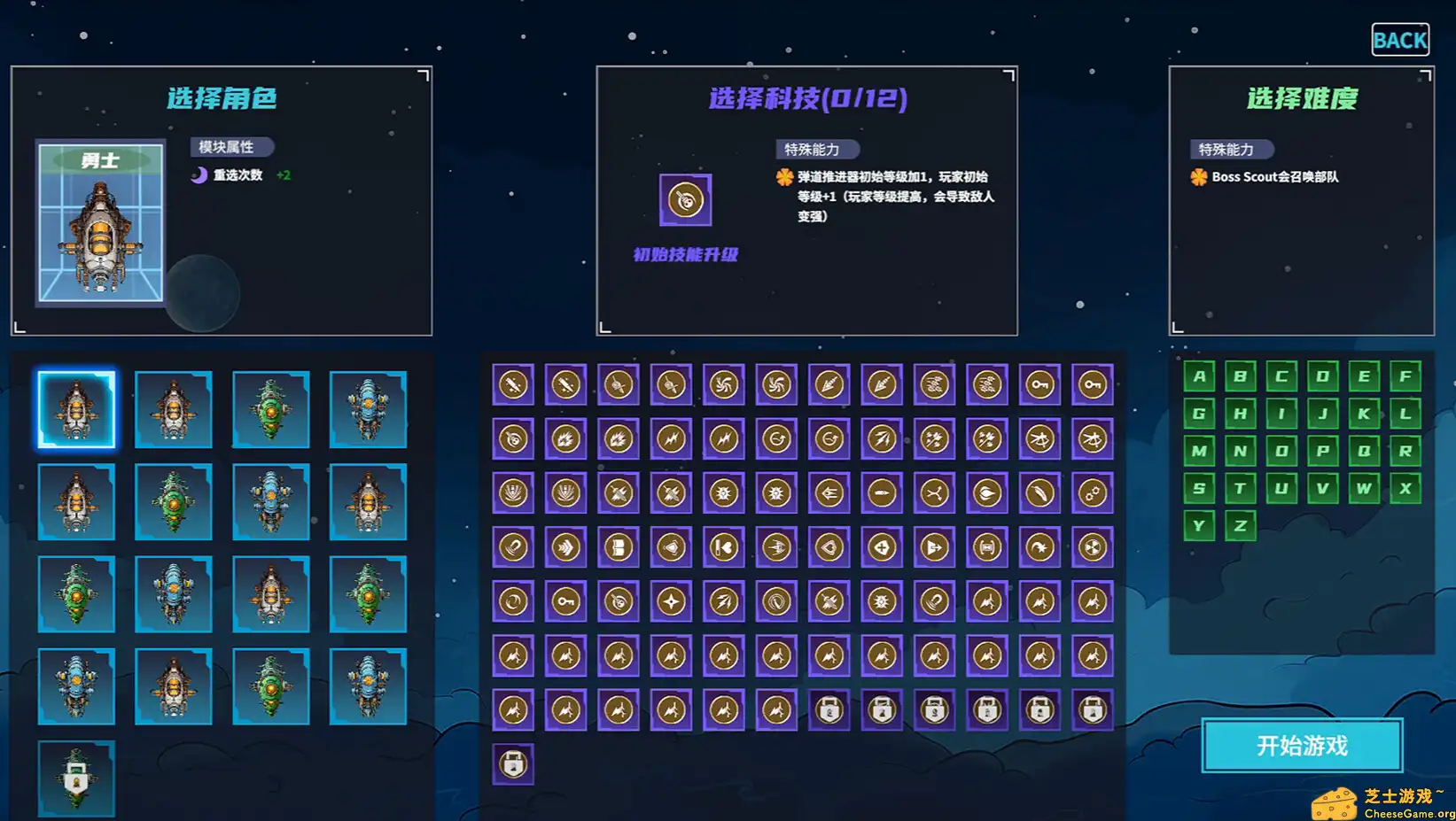Screen dimensions: 1456x821
Task: Select the four-pointed shuriken tech icon
Action: click(x=671, y=600)
